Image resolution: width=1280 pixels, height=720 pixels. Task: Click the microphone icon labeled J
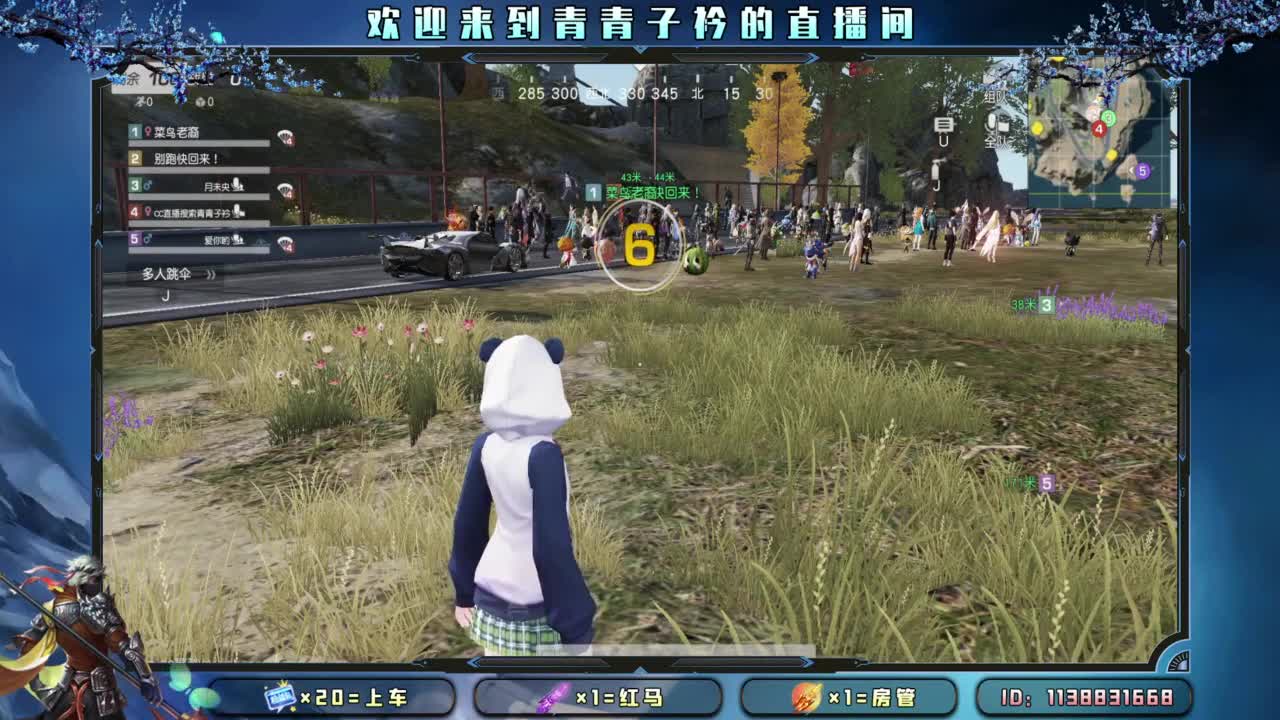pyautogui.click(x=936, y=168)
